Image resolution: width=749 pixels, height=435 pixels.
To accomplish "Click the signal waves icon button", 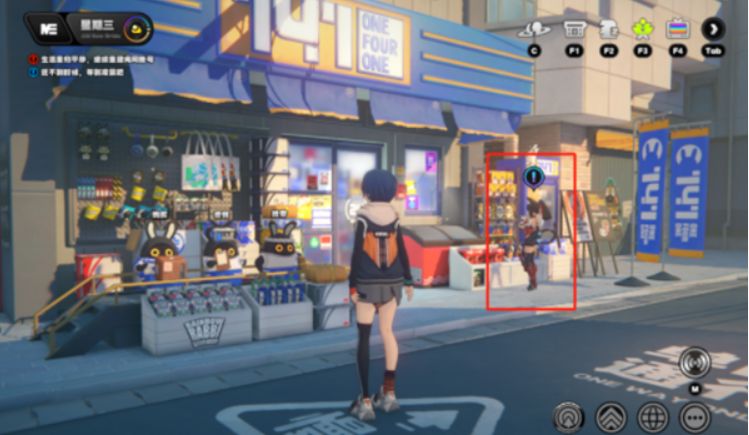I will pyautogui.click(x=569, y=415).
